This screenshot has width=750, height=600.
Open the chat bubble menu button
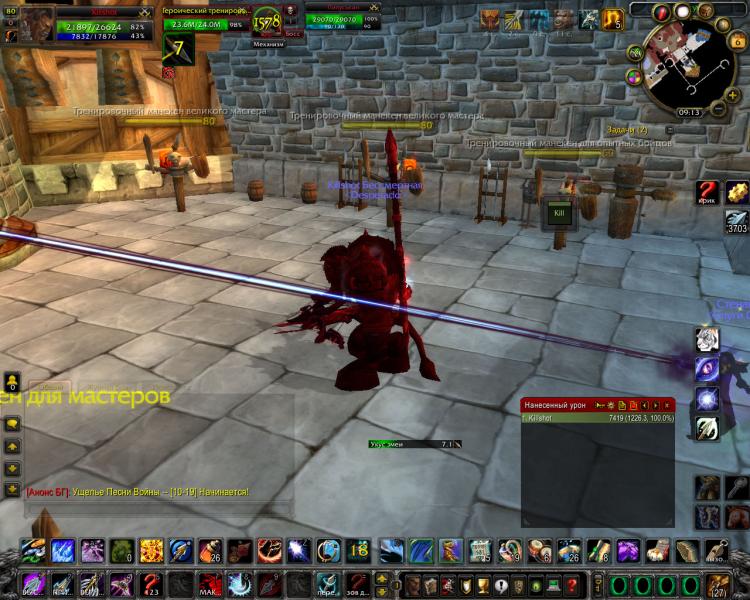click(x=12, y=425)
